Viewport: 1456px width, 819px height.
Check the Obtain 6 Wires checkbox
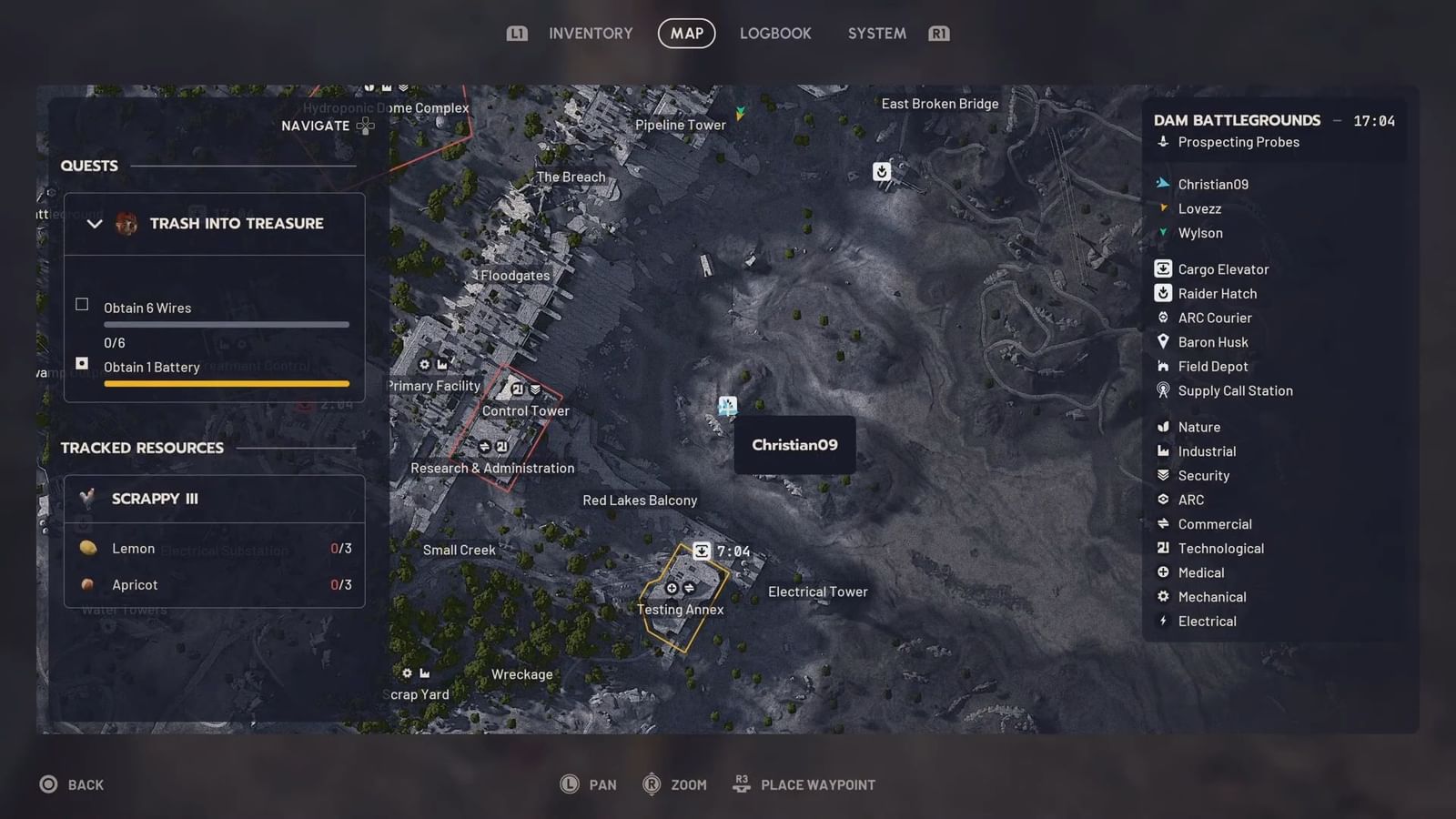[x=82, y=305]
